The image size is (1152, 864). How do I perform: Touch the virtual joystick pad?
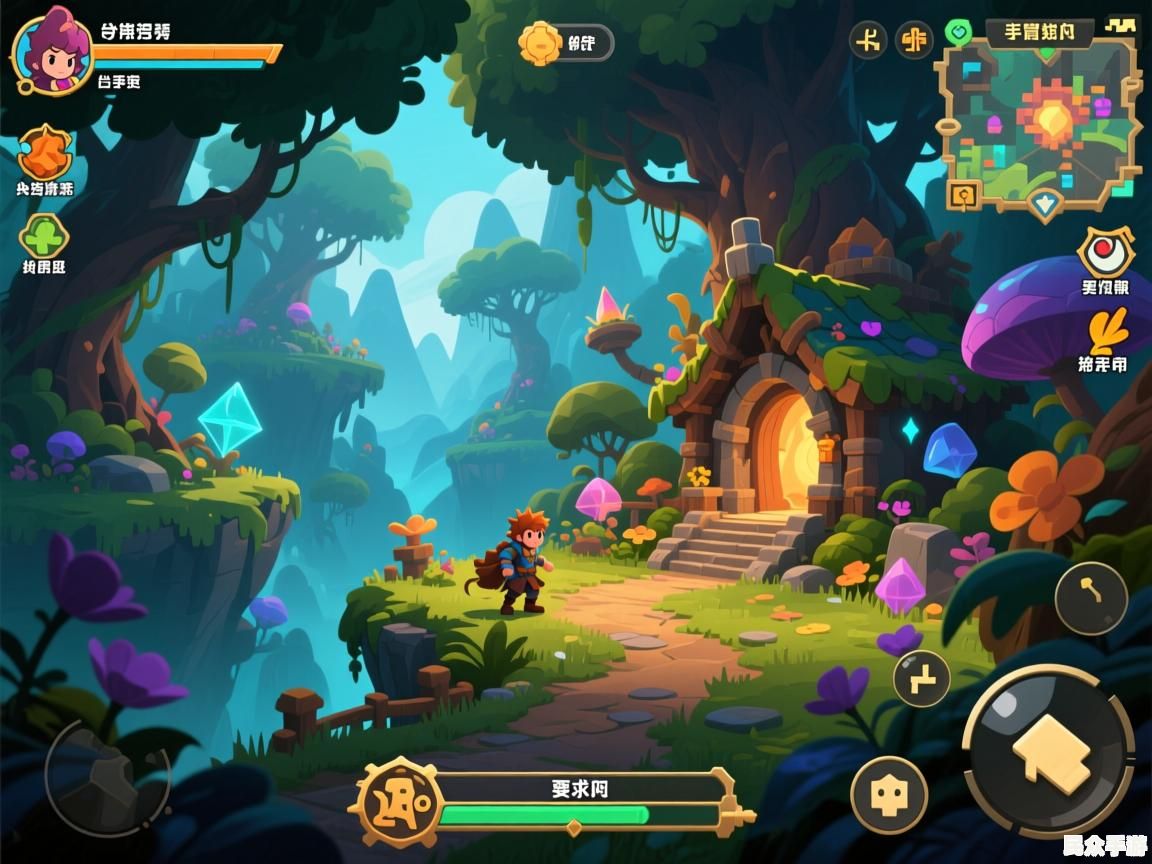pos(105,778)
